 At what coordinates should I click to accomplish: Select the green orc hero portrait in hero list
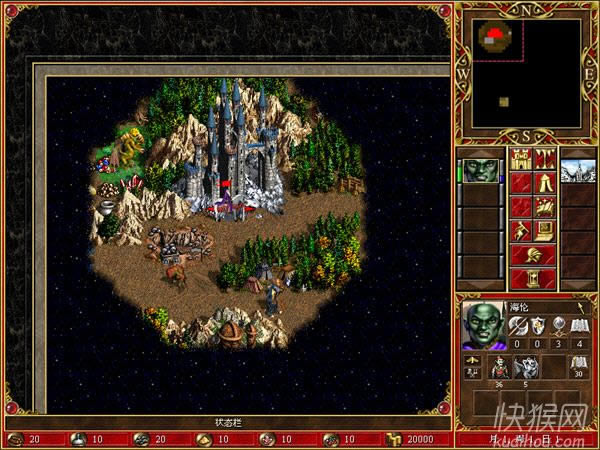pyautogui.click(x=479, y=171)
